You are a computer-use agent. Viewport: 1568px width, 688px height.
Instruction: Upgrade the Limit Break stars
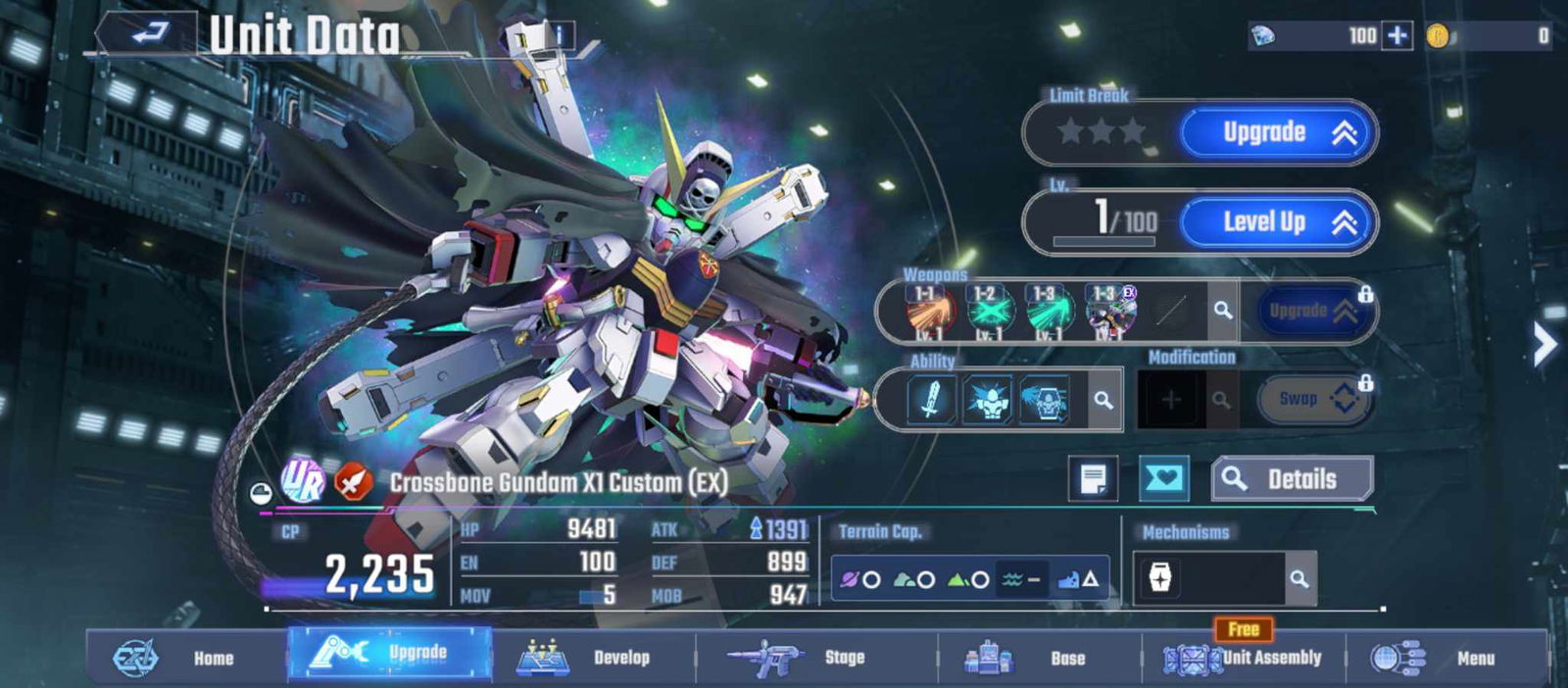tap(1278, 132)
